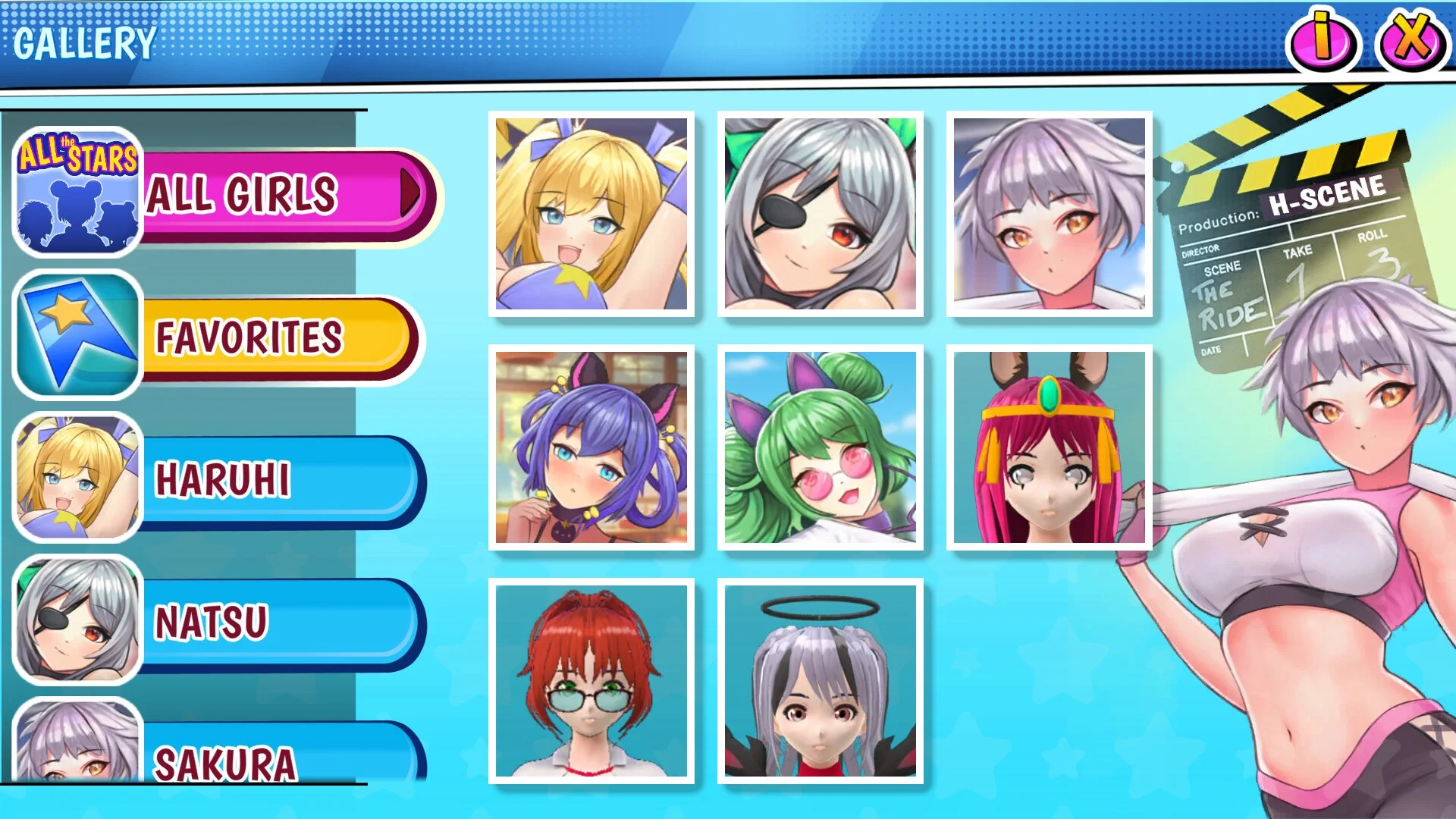1456x819 pixels.
Task: Open the pink-haired girl with gold headdress
Action: (1050, 447)
